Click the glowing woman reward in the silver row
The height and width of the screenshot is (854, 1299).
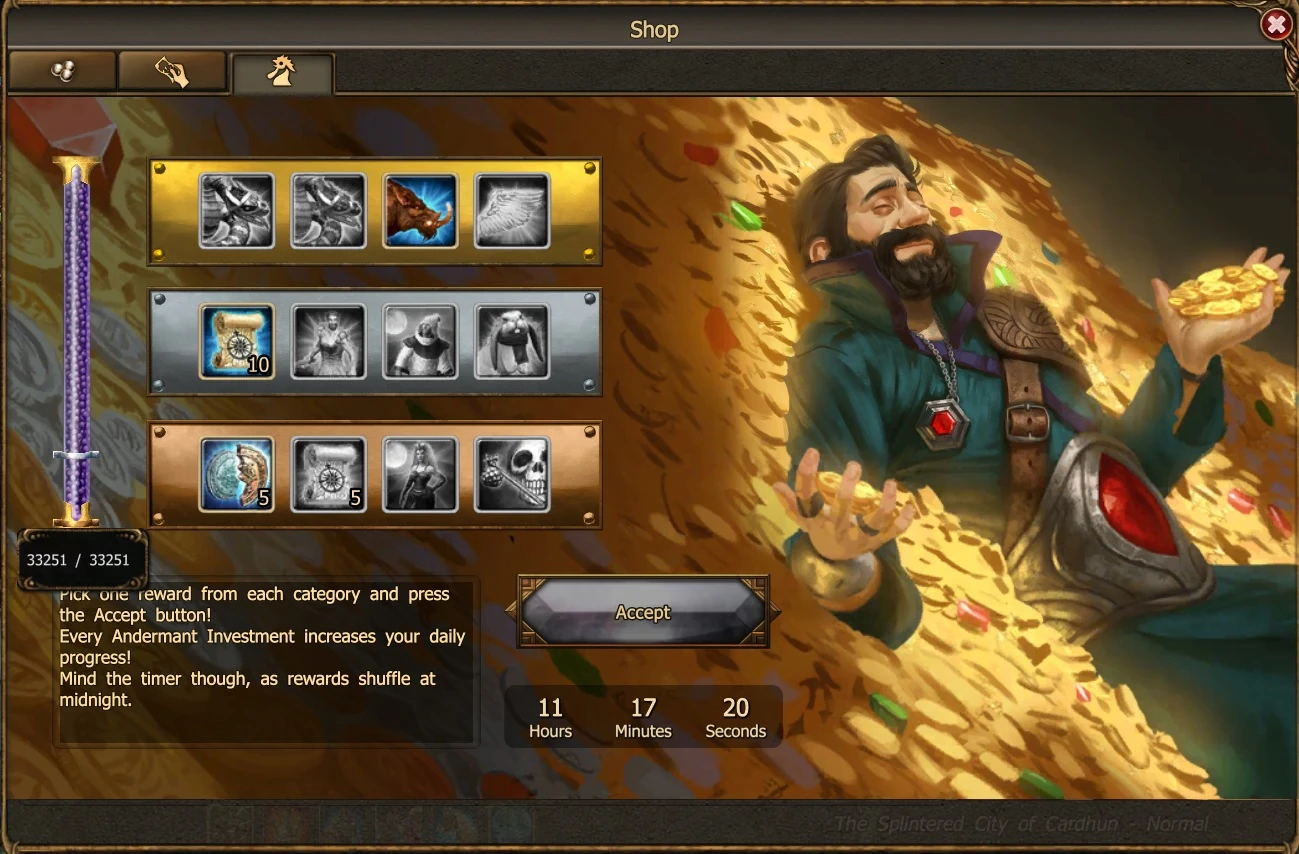[x=328, y=341]
